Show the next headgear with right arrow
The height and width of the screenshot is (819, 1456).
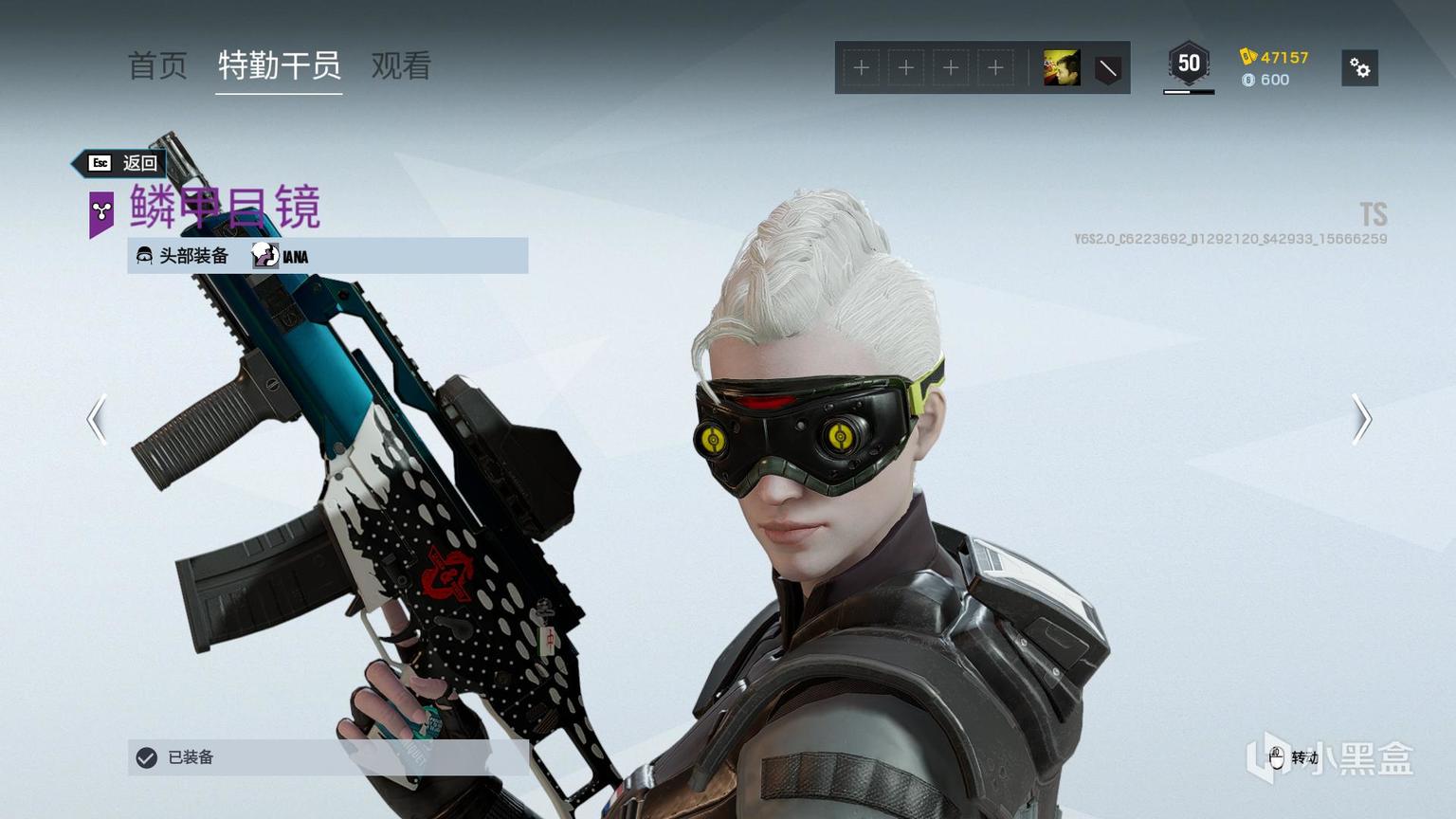click(1361, 419)
